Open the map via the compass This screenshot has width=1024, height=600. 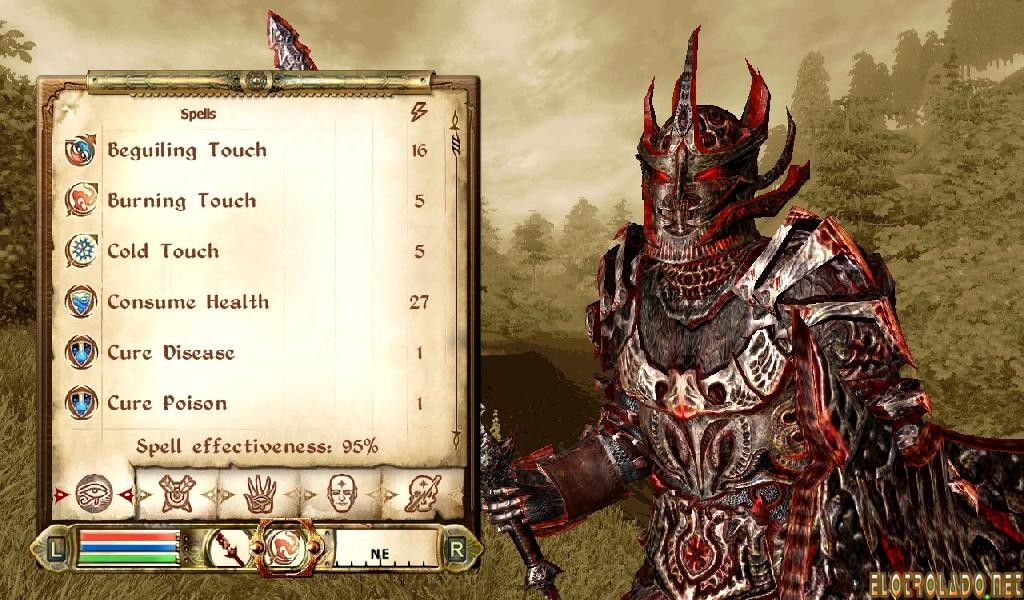385,548
